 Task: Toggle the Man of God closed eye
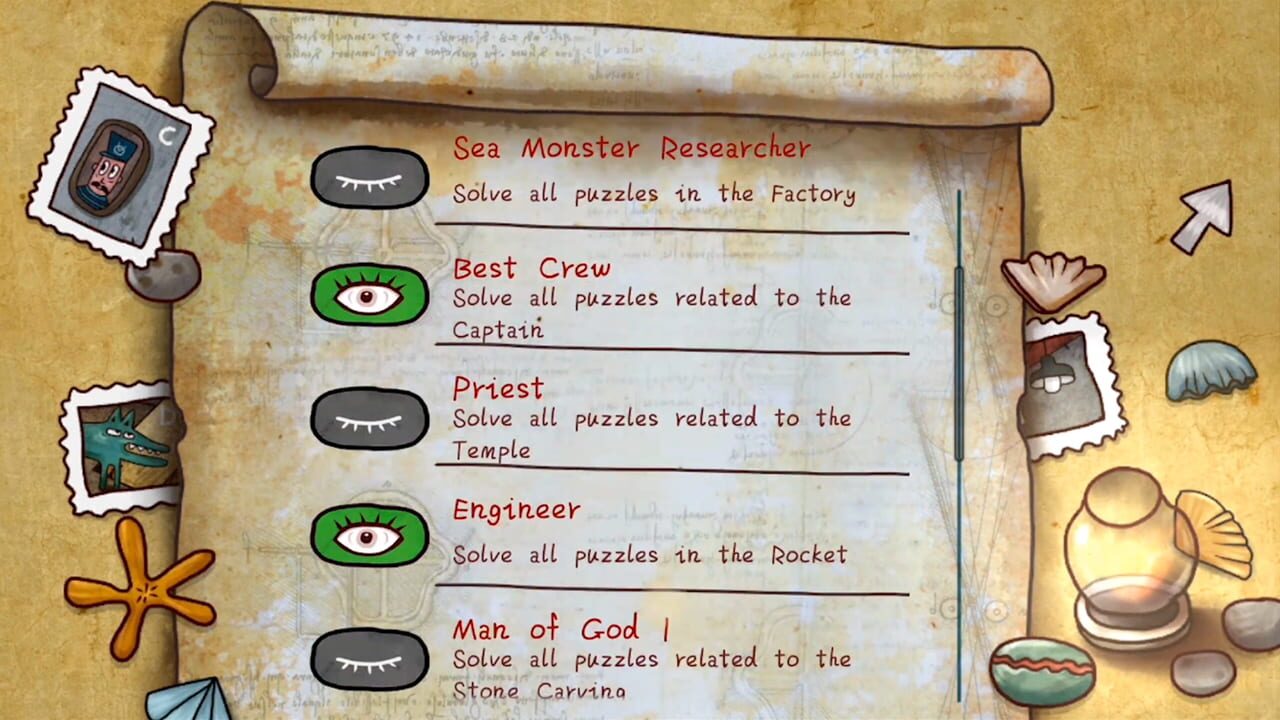coord(370,658)
